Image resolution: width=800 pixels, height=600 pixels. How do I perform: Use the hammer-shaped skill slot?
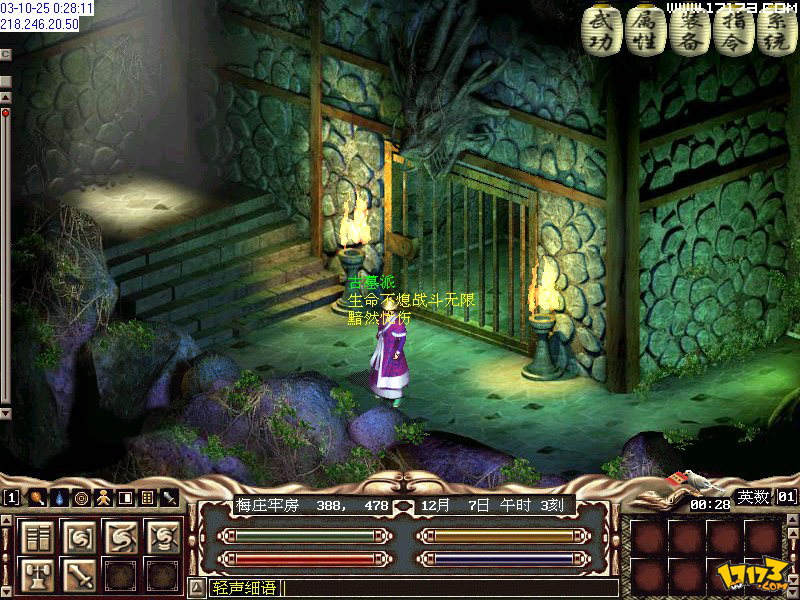click(x=37, y=575)
